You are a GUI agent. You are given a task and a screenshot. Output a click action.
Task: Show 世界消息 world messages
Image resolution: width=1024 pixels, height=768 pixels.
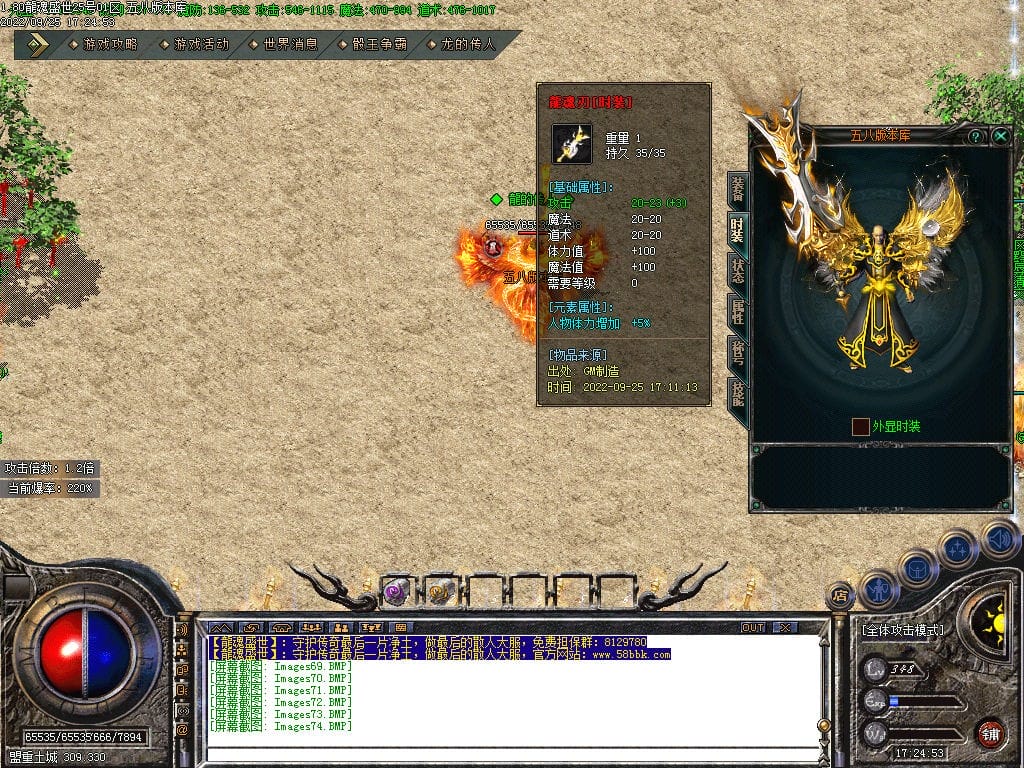coord(283,45)
